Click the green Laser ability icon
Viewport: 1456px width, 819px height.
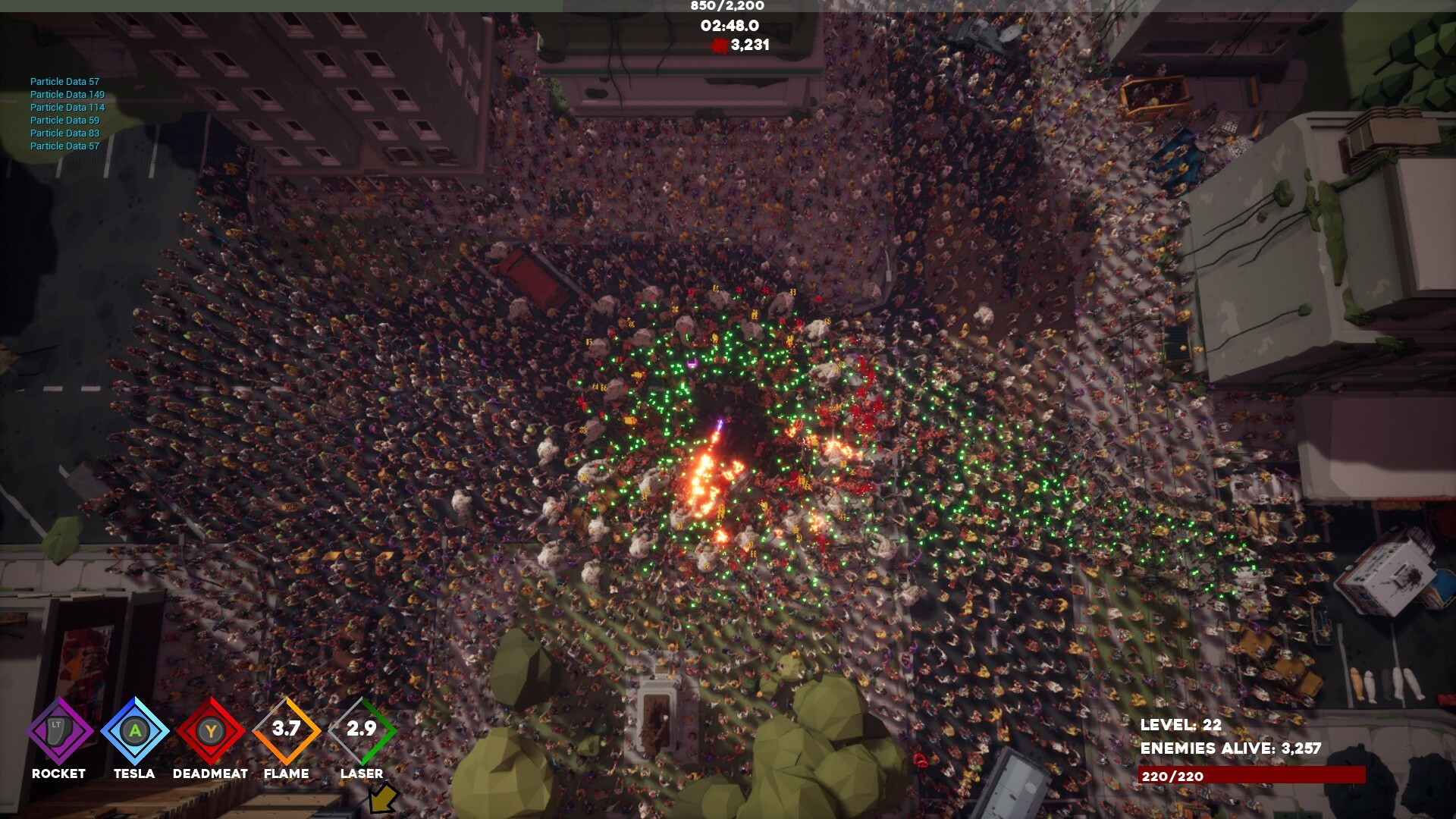click(x=362, y=731)
